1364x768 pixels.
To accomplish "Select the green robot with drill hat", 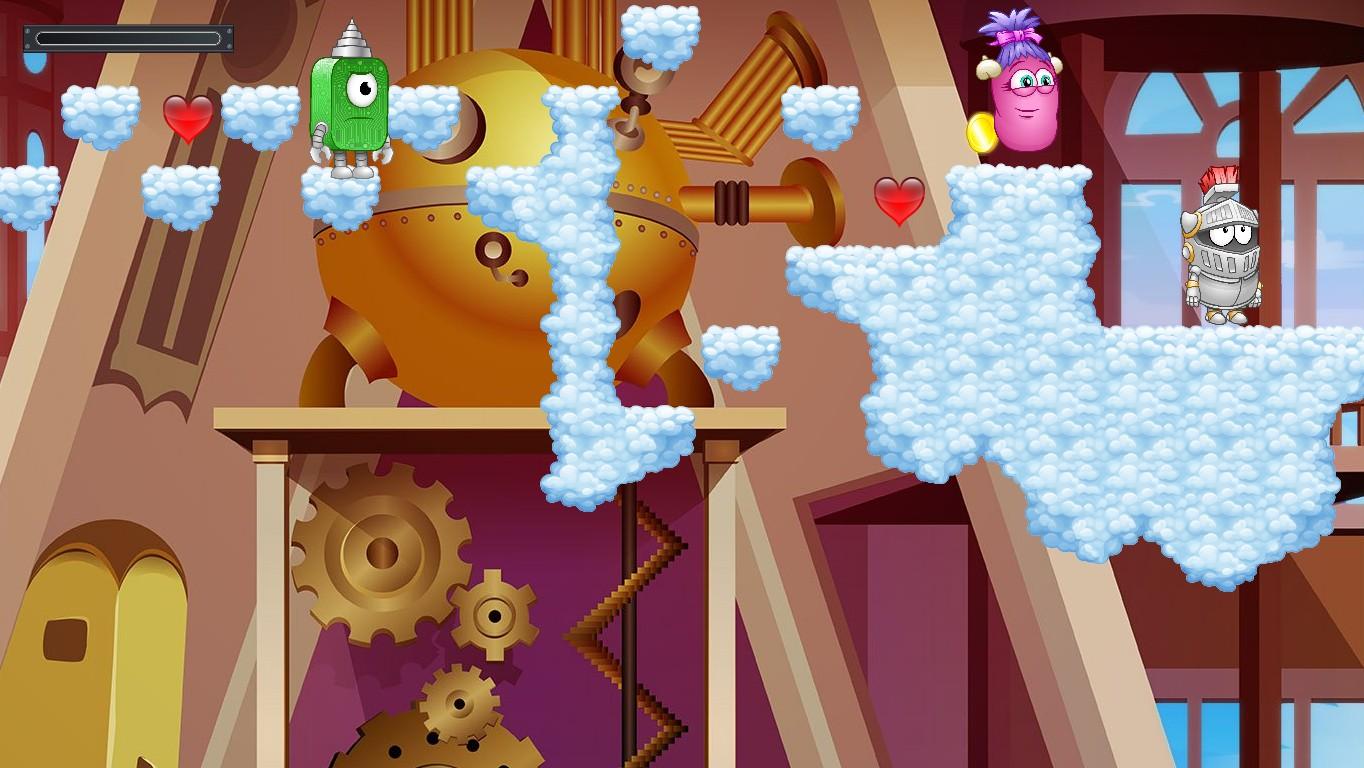I will pos(350,110).
